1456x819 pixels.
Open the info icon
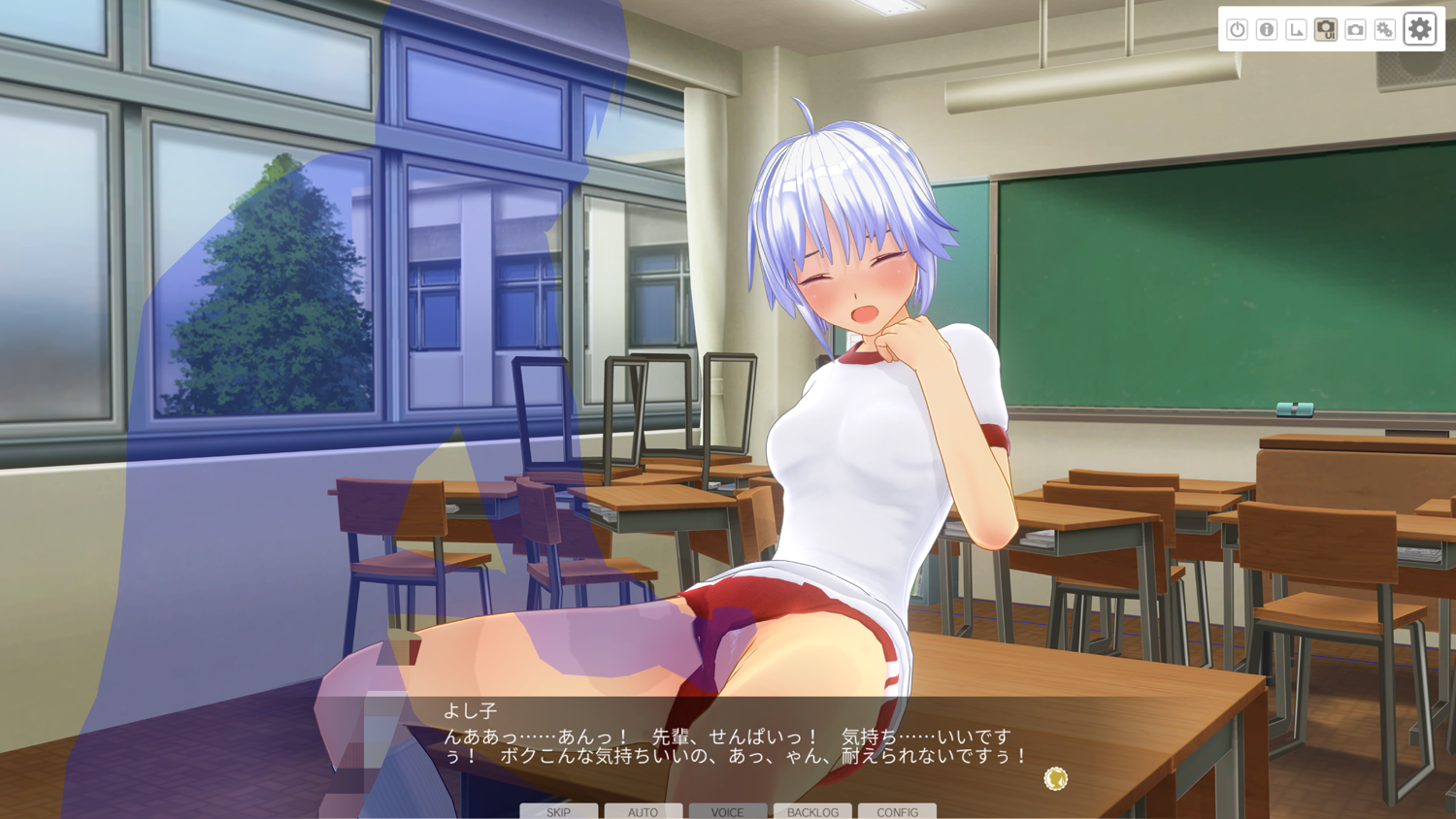[1267, 30]
